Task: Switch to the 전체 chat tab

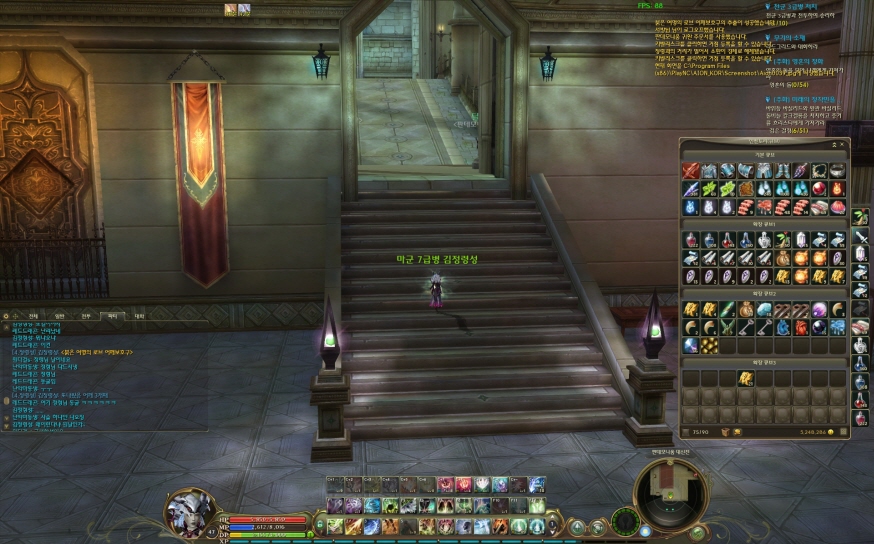Action: 33,315
